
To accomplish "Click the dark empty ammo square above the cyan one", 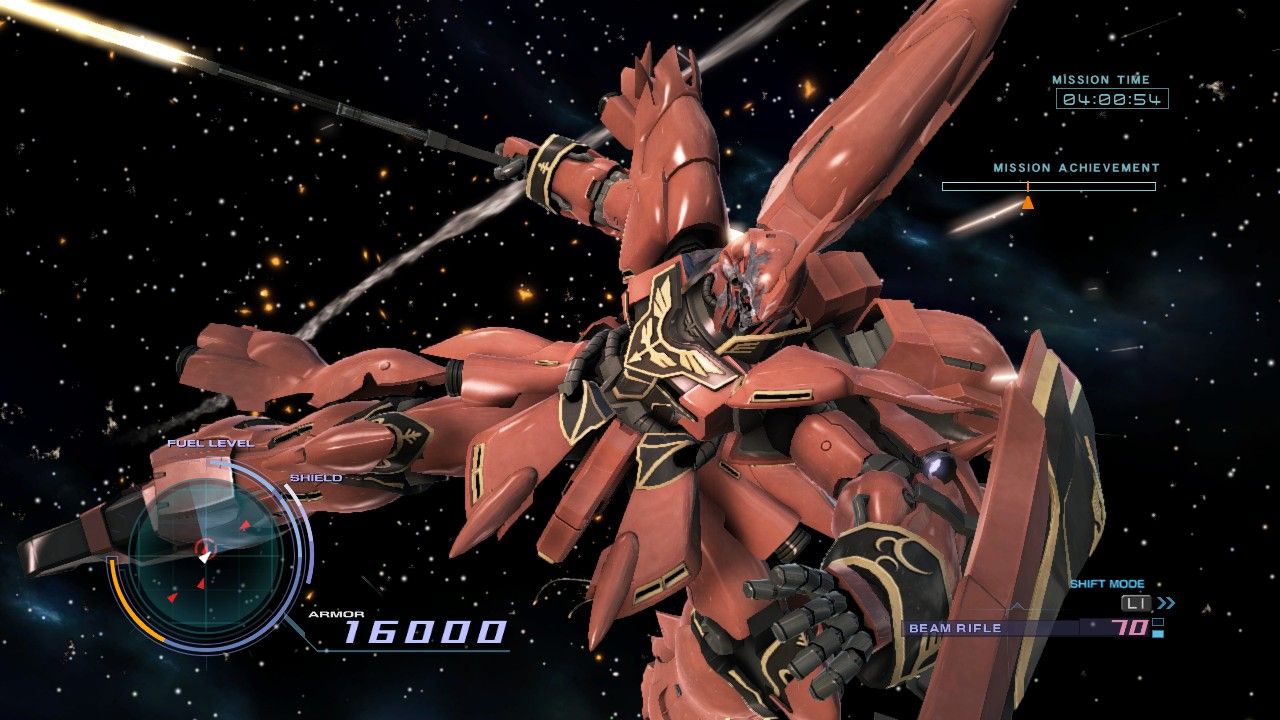I will tap(1157, 623).
